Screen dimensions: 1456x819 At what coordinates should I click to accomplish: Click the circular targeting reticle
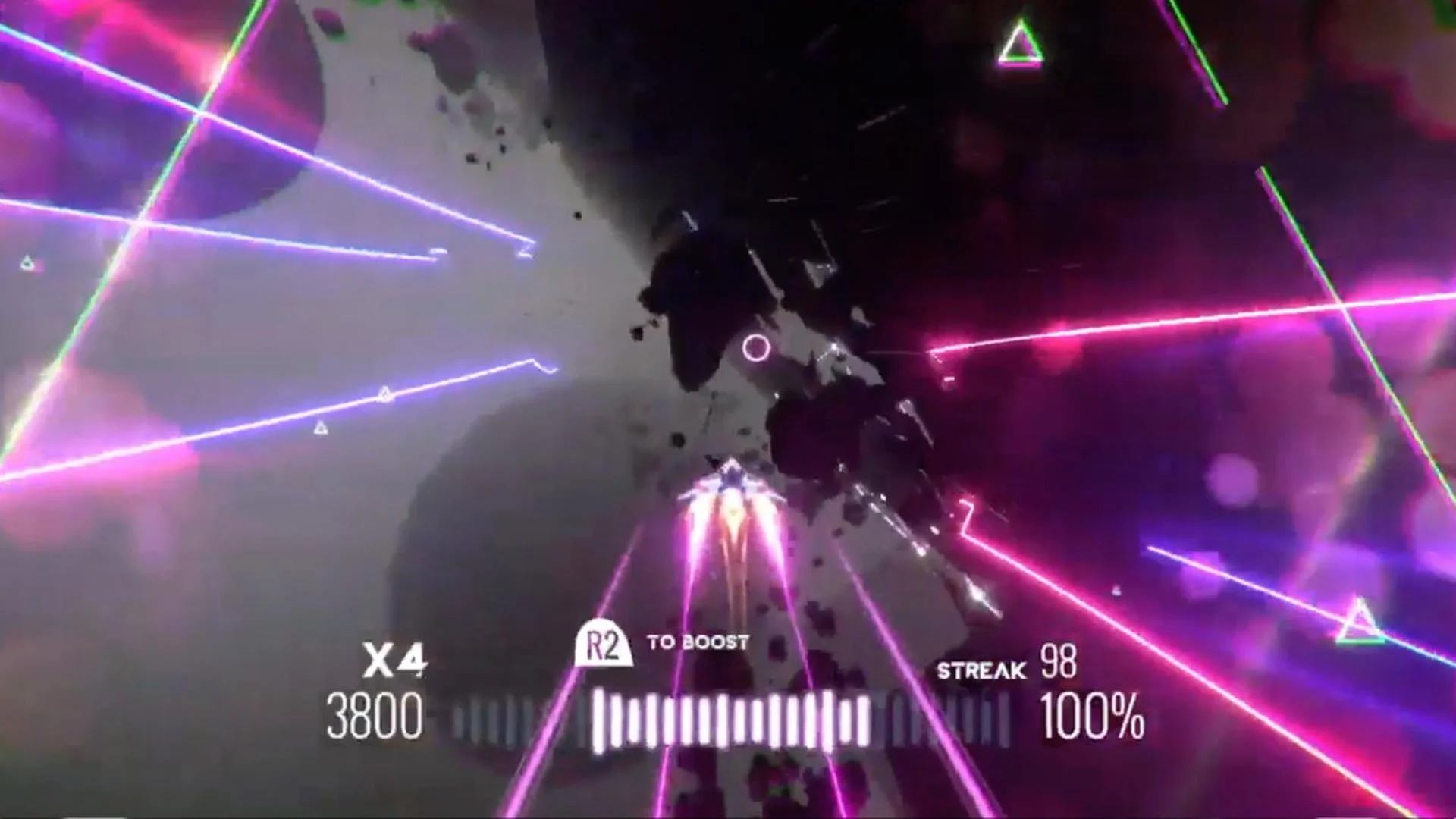[756, 349]
